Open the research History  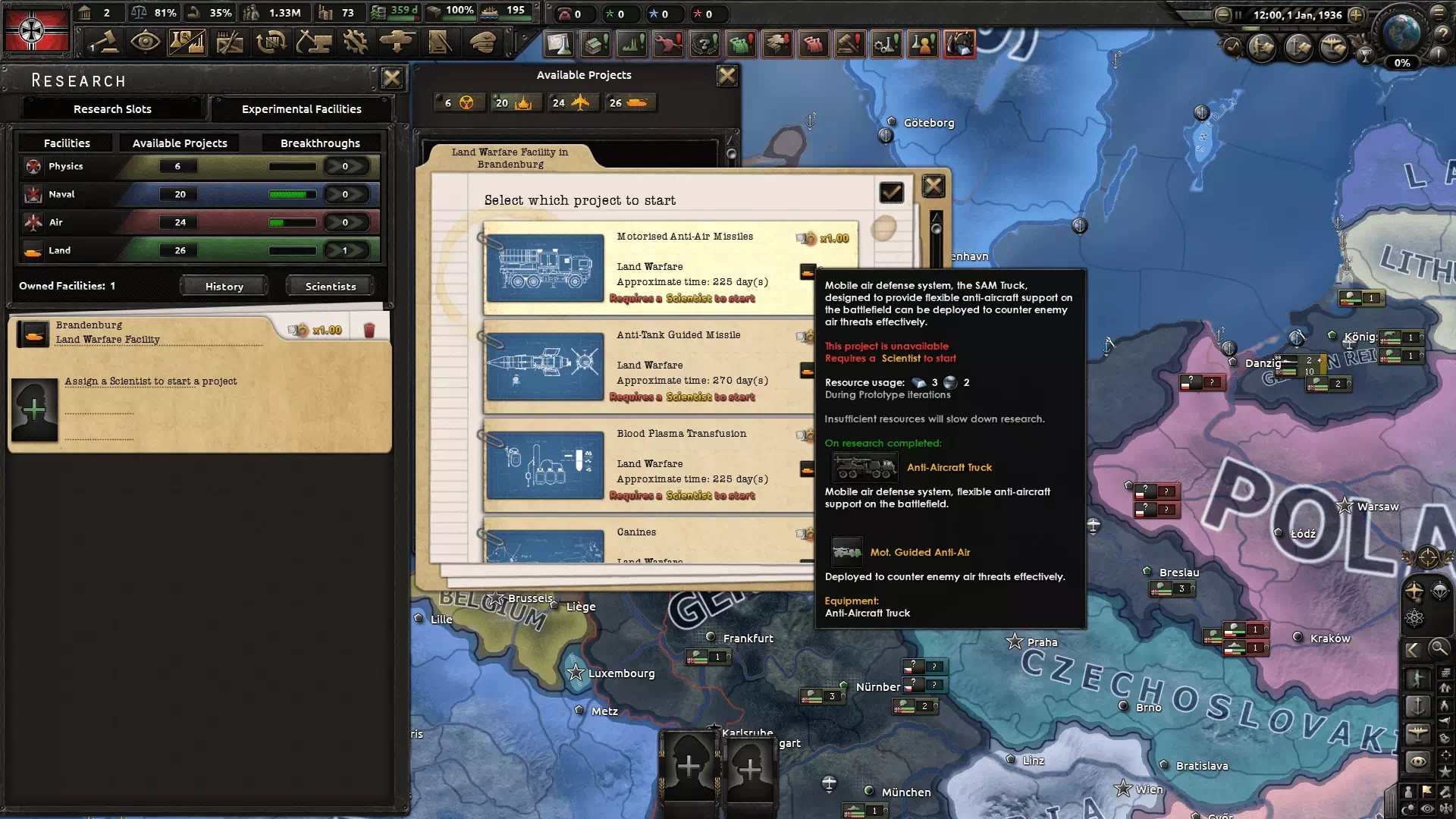click(224, 287)
